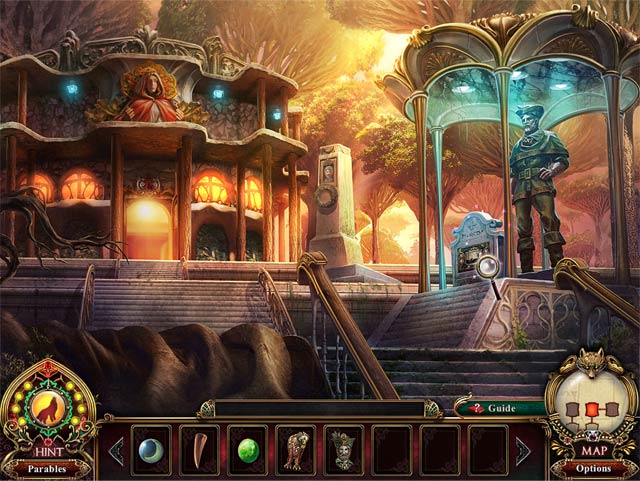
Task: Select the green gem inventory item
Action: (x=247, y=449)
